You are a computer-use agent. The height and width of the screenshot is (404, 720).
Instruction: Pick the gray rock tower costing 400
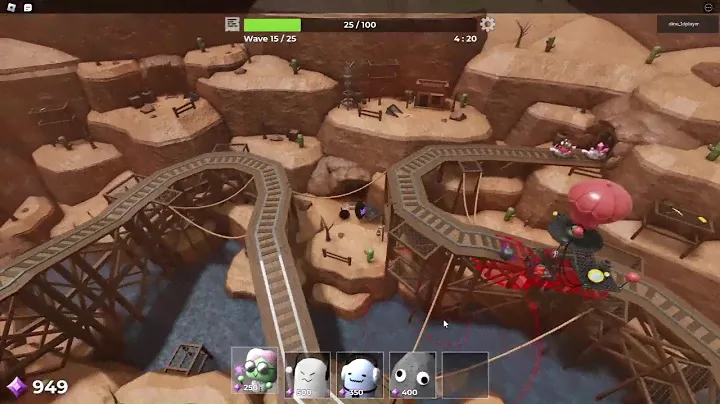411,370
